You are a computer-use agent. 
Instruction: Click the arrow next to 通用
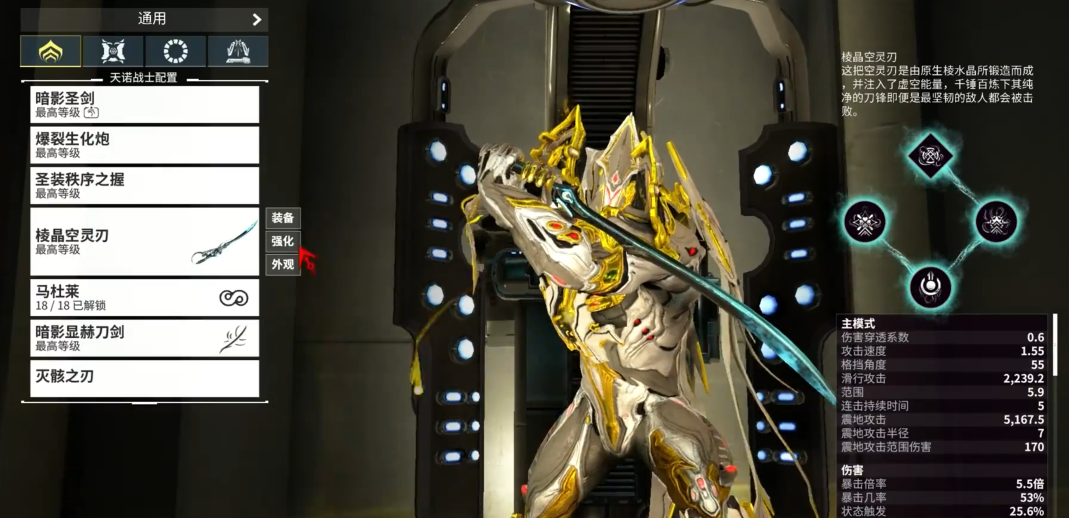pyautogui.click(x=257, y=19)
